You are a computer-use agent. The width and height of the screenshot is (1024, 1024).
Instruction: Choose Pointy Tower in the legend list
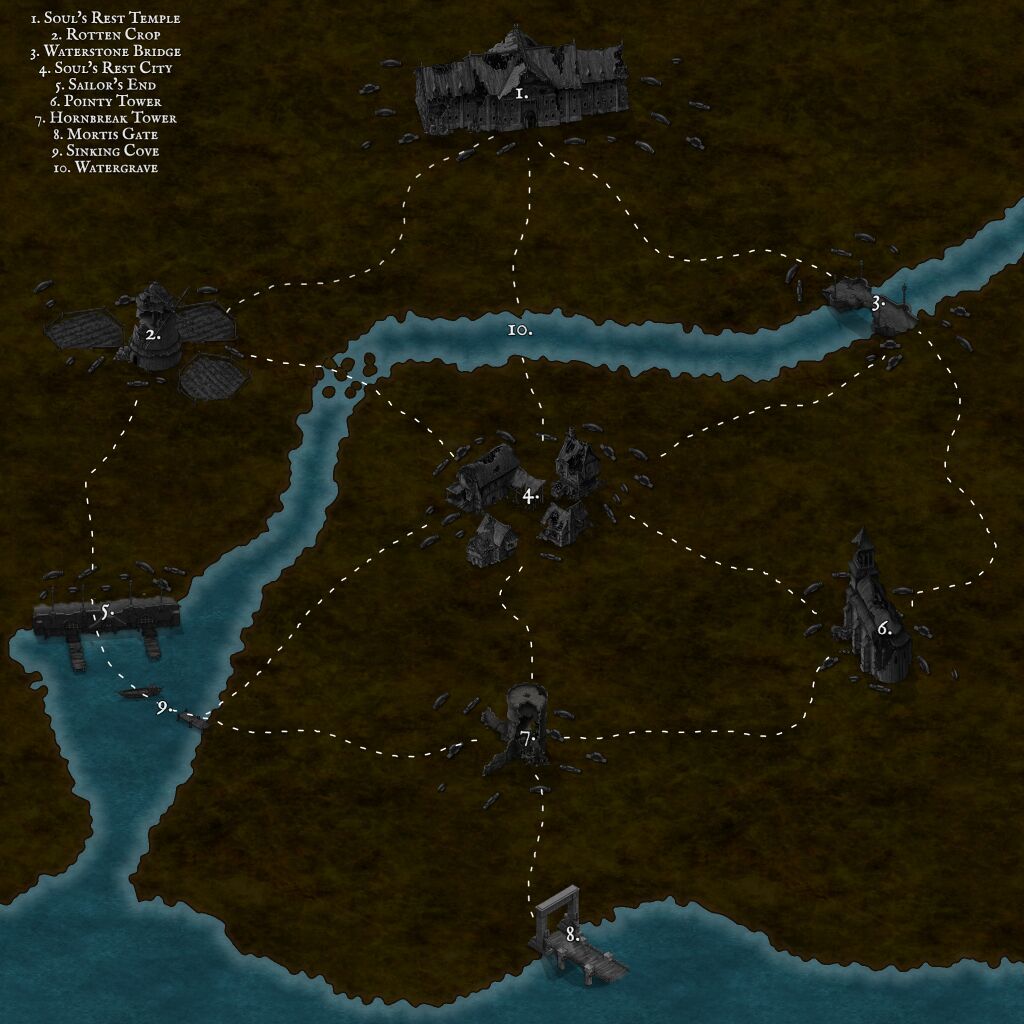(105, 101)
